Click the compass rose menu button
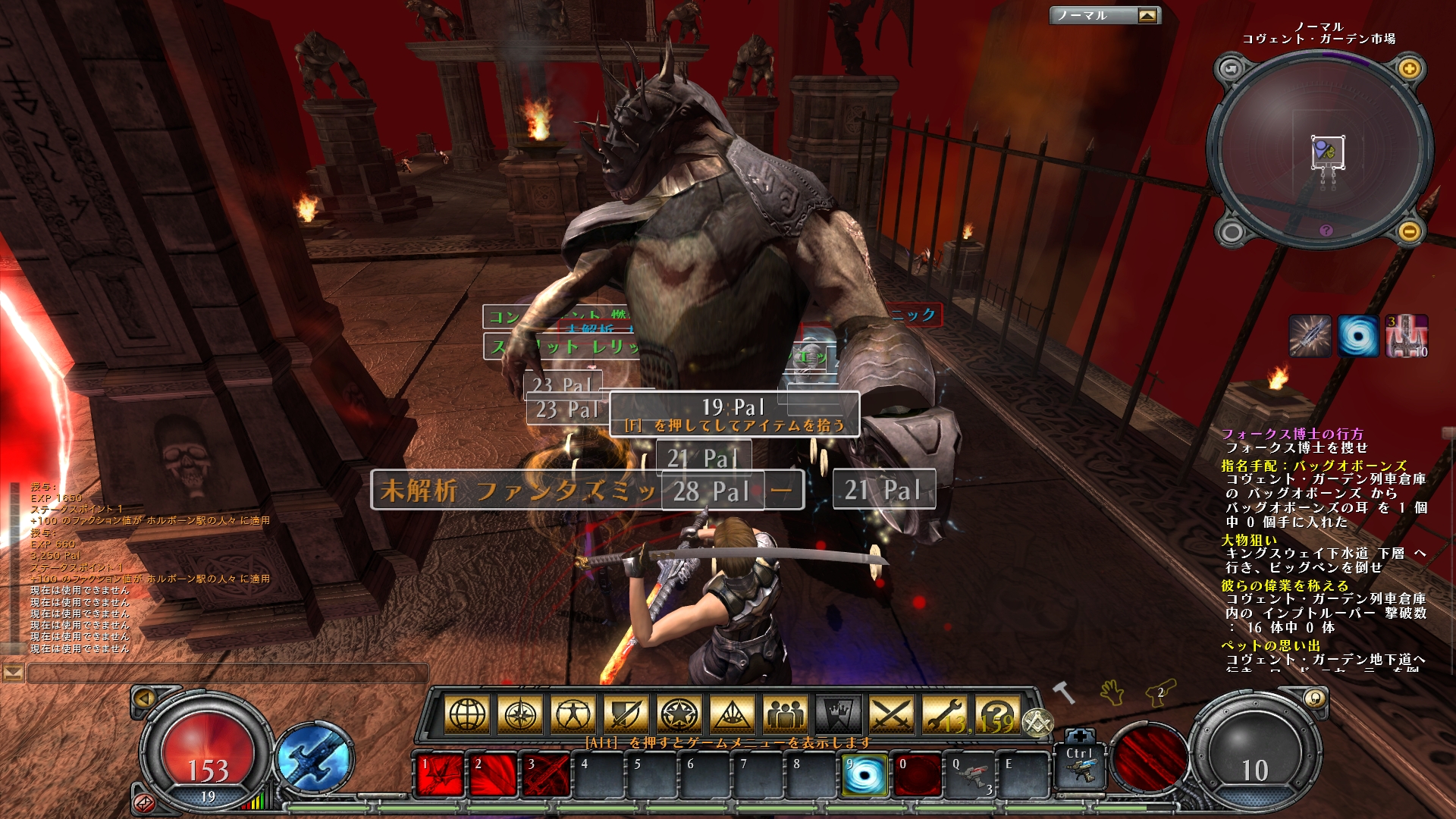This screenshot has width=1456, height=819. click(521, 714)
